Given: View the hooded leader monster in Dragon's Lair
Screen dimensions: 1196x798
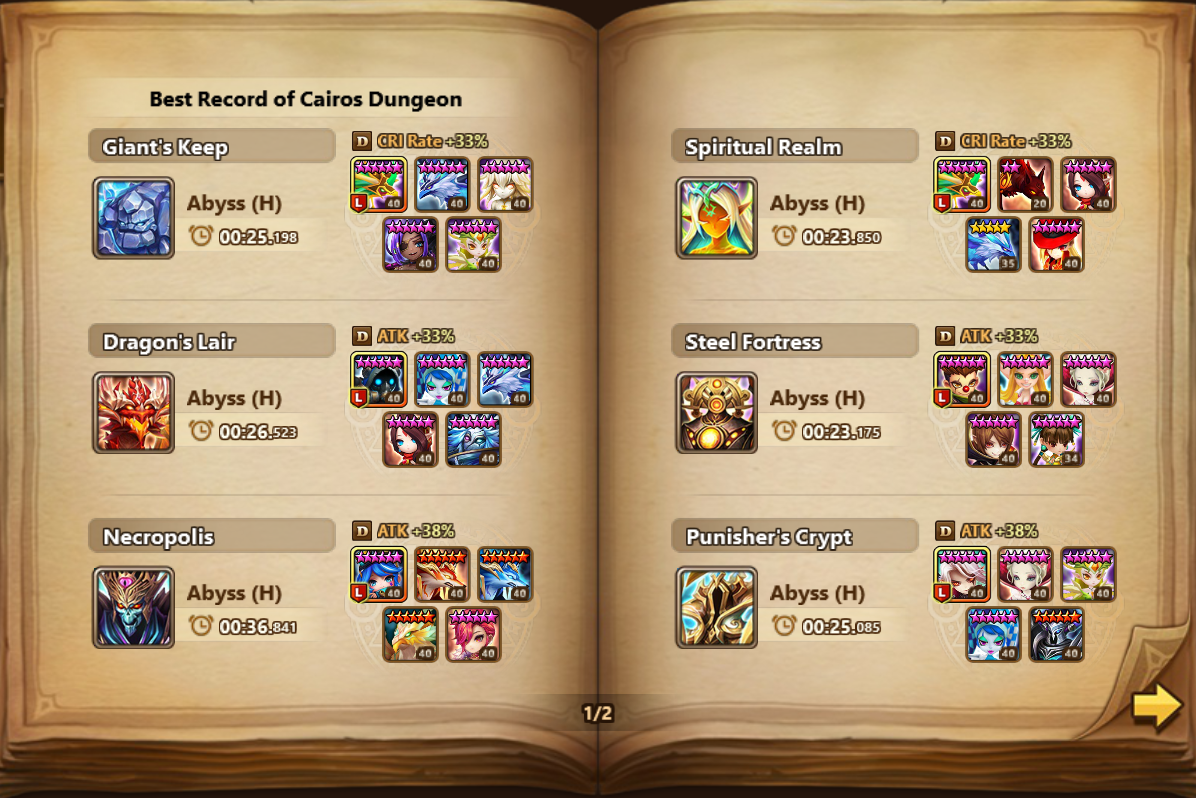Looking at the screenshot, I should 379,380.
